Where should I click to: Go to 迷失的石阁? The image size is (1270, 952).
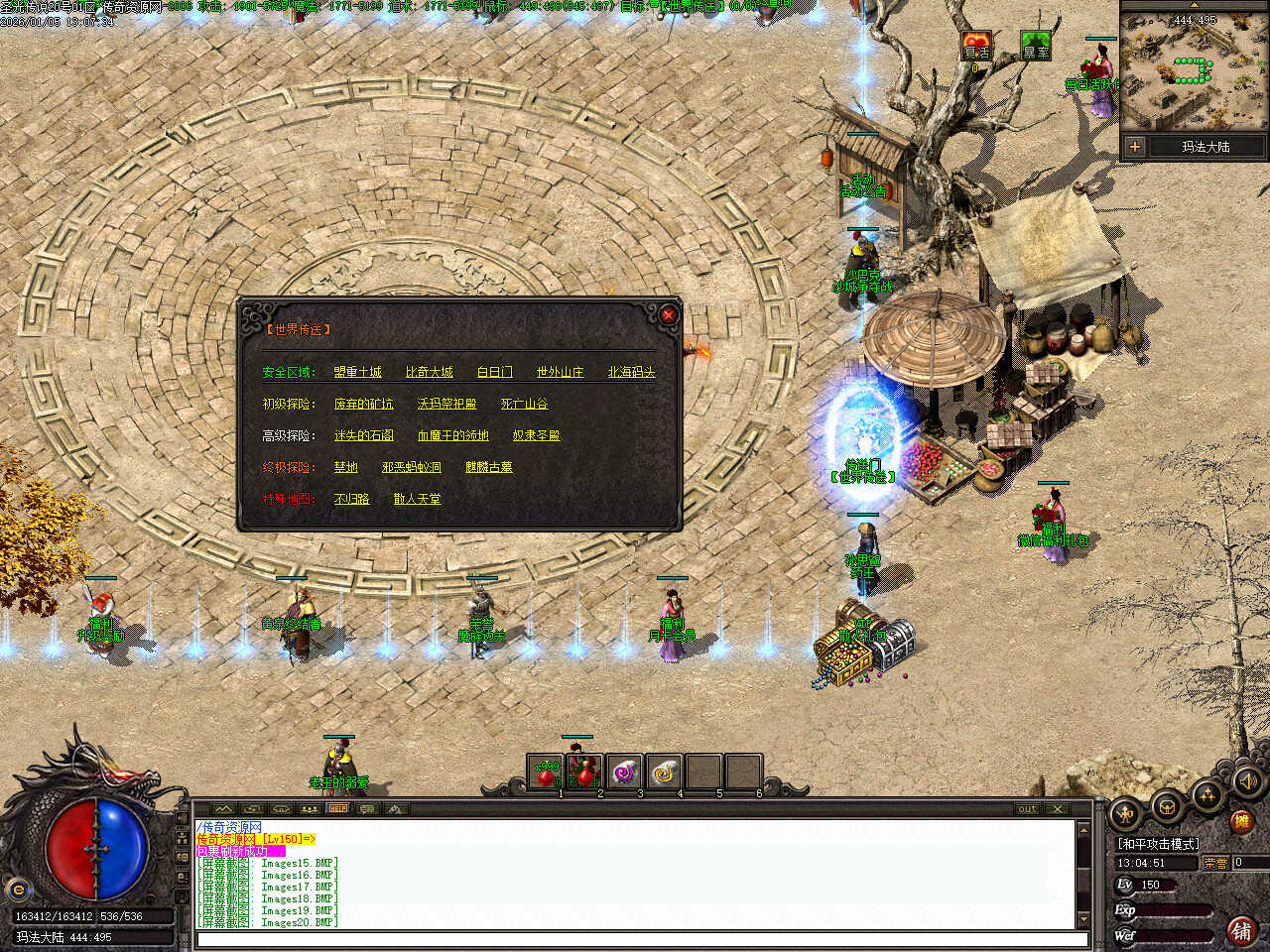click(x=363, y=435)
